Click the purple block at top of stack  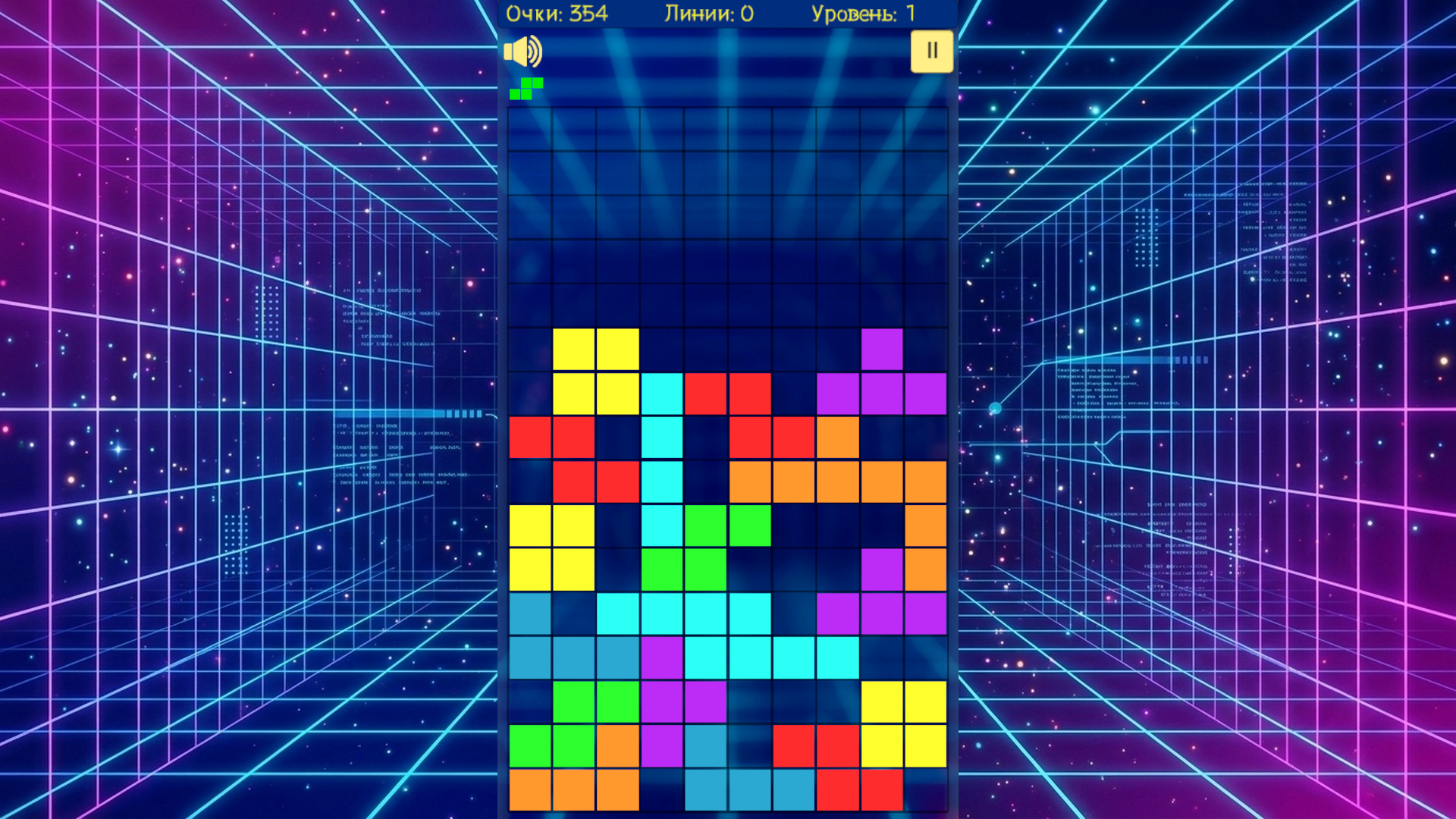pos(880,349)
